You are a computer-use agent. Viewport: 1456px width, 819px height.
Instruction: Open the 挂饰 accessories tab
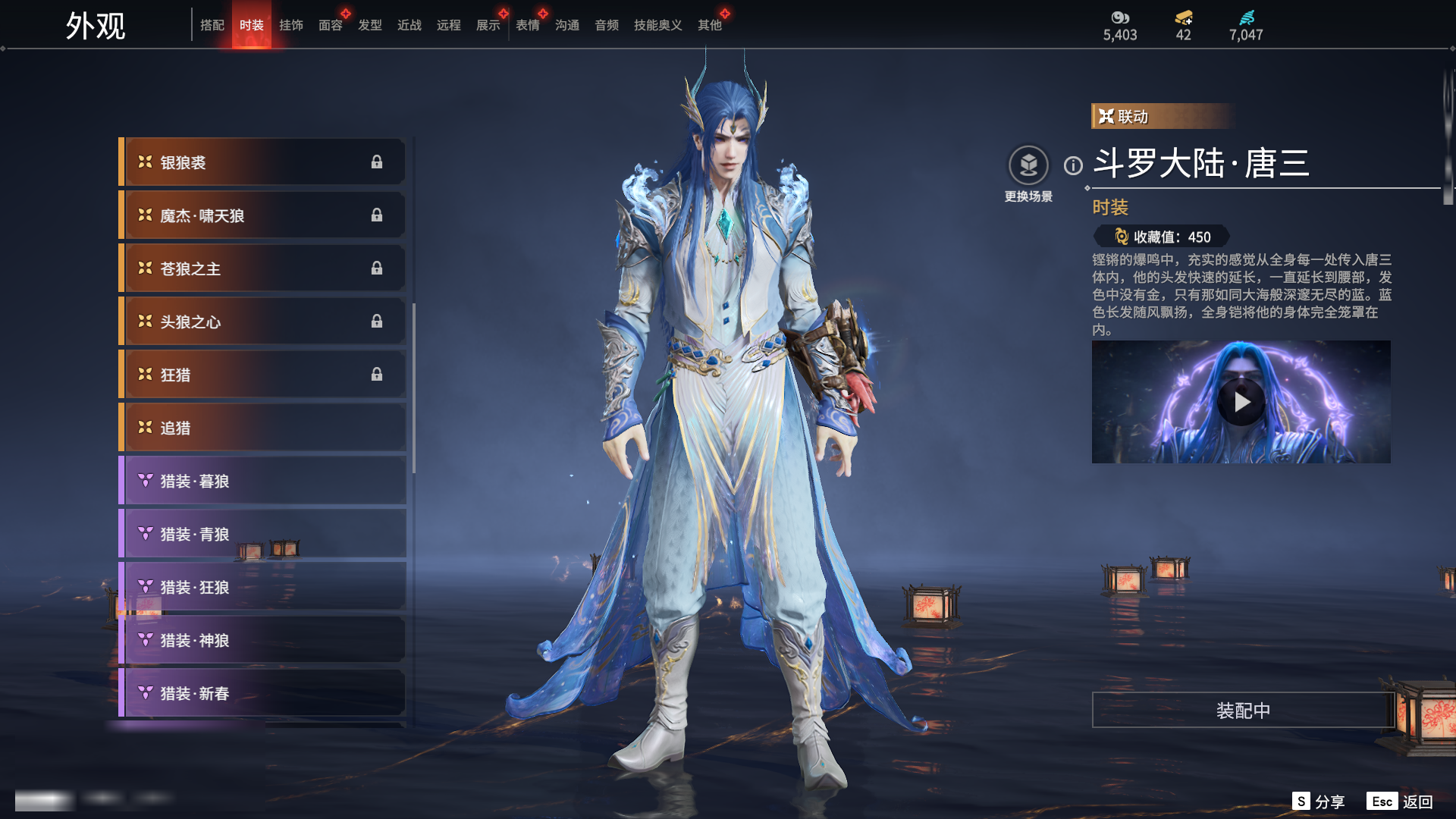pos(291,25)
